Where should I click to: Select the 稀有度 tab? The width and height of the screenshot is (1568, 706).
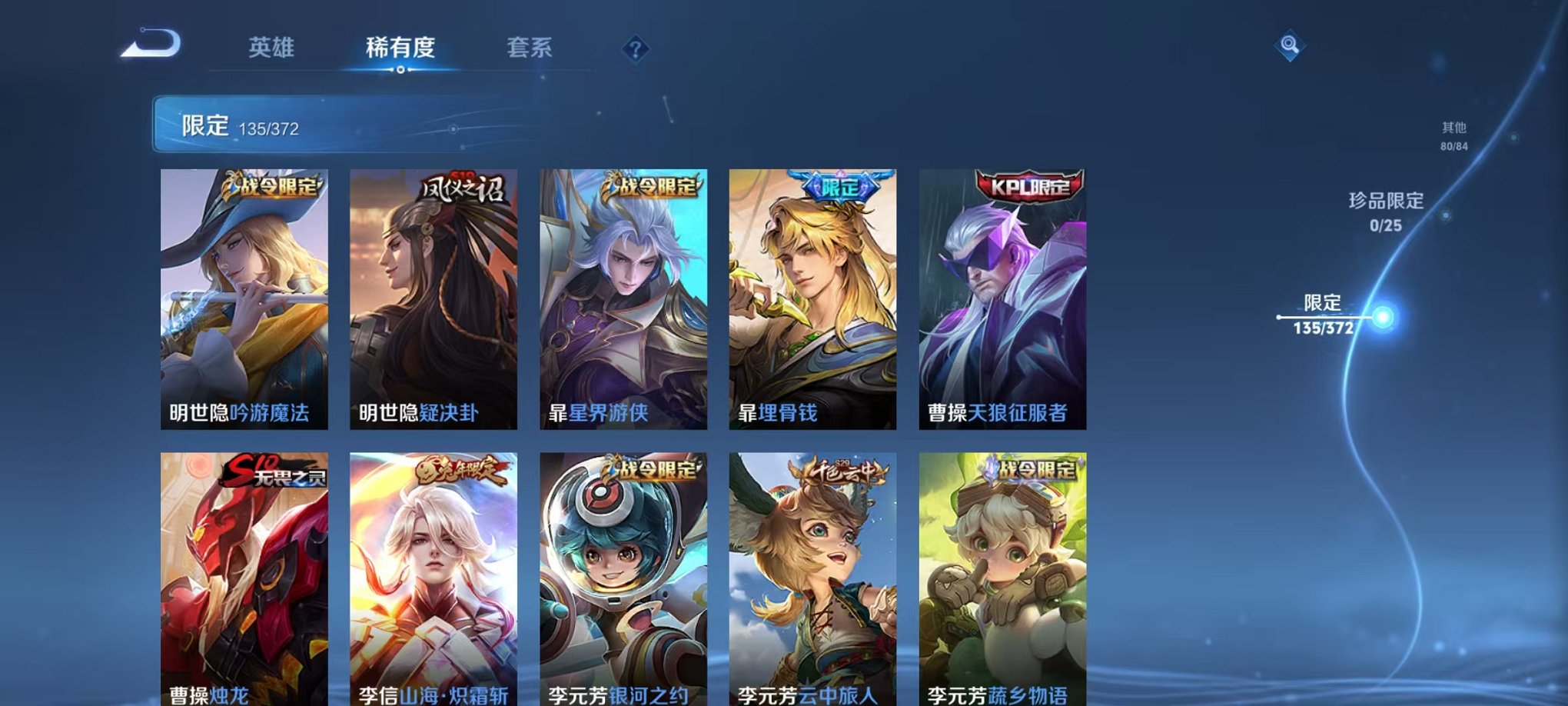coord(400,47)
